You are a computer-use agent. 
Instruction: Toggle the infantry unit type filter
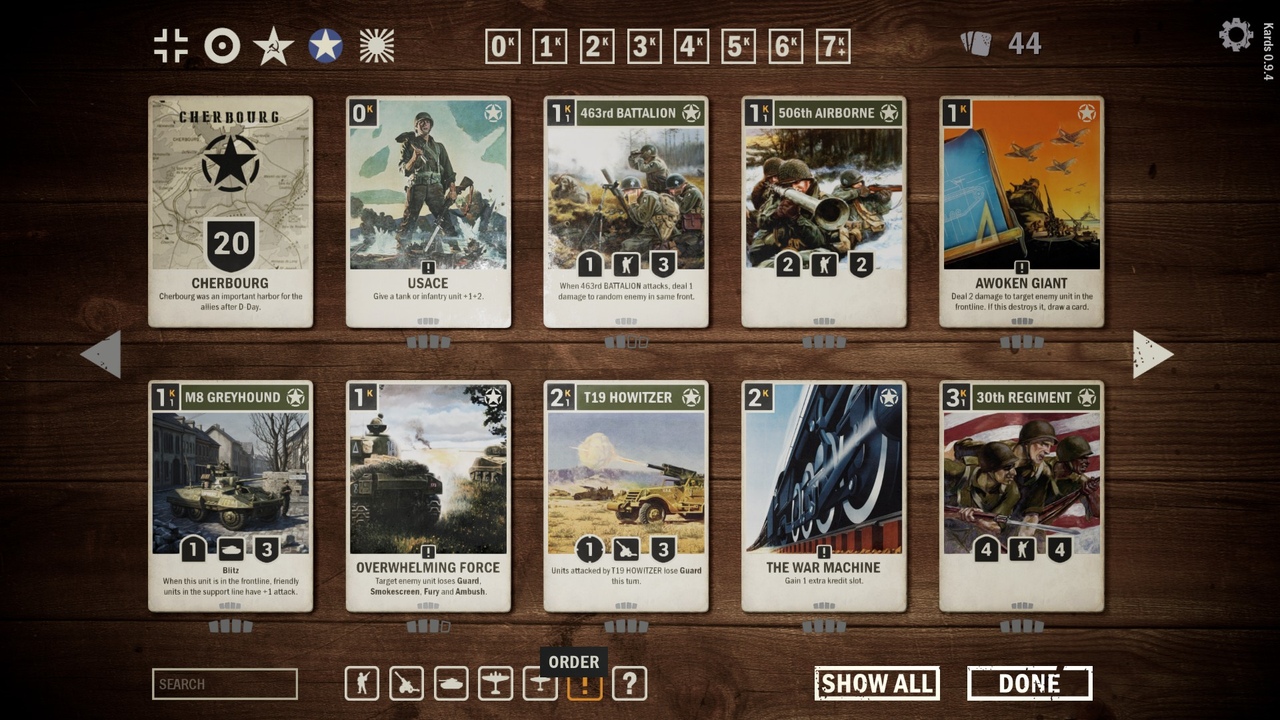[362, 684]
